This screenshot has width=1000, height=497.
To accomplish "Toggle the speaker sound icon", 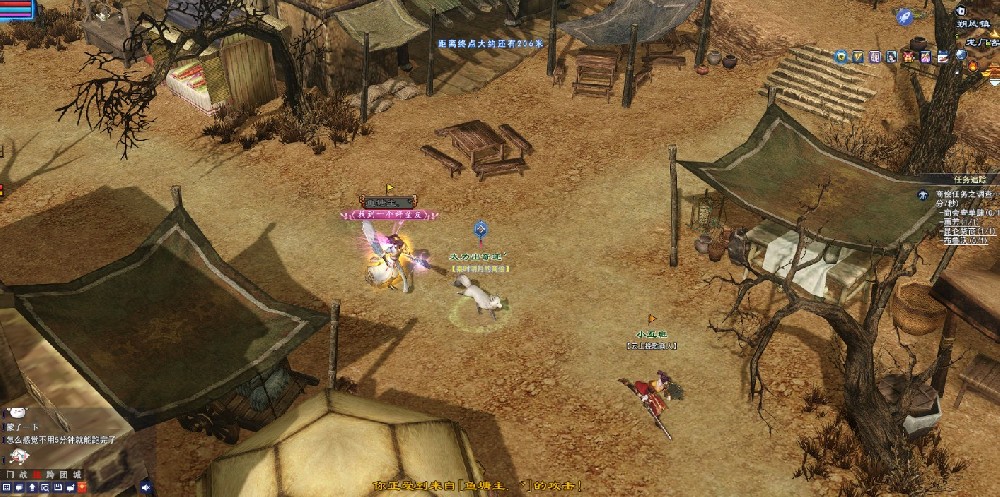I will click(x=146, y=487).
